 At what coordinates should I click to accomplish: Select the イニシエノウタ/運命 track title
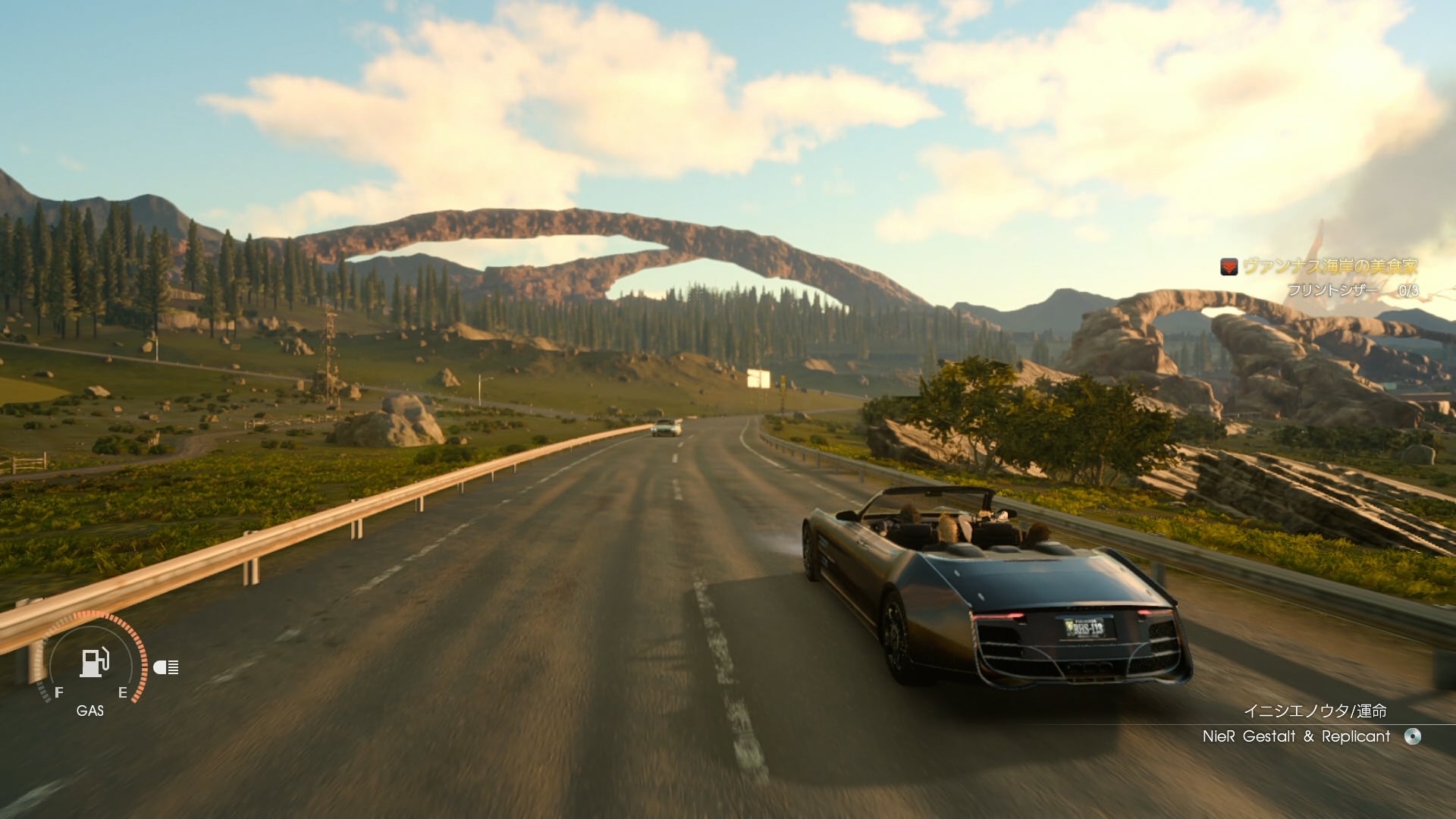[1315, 711]
